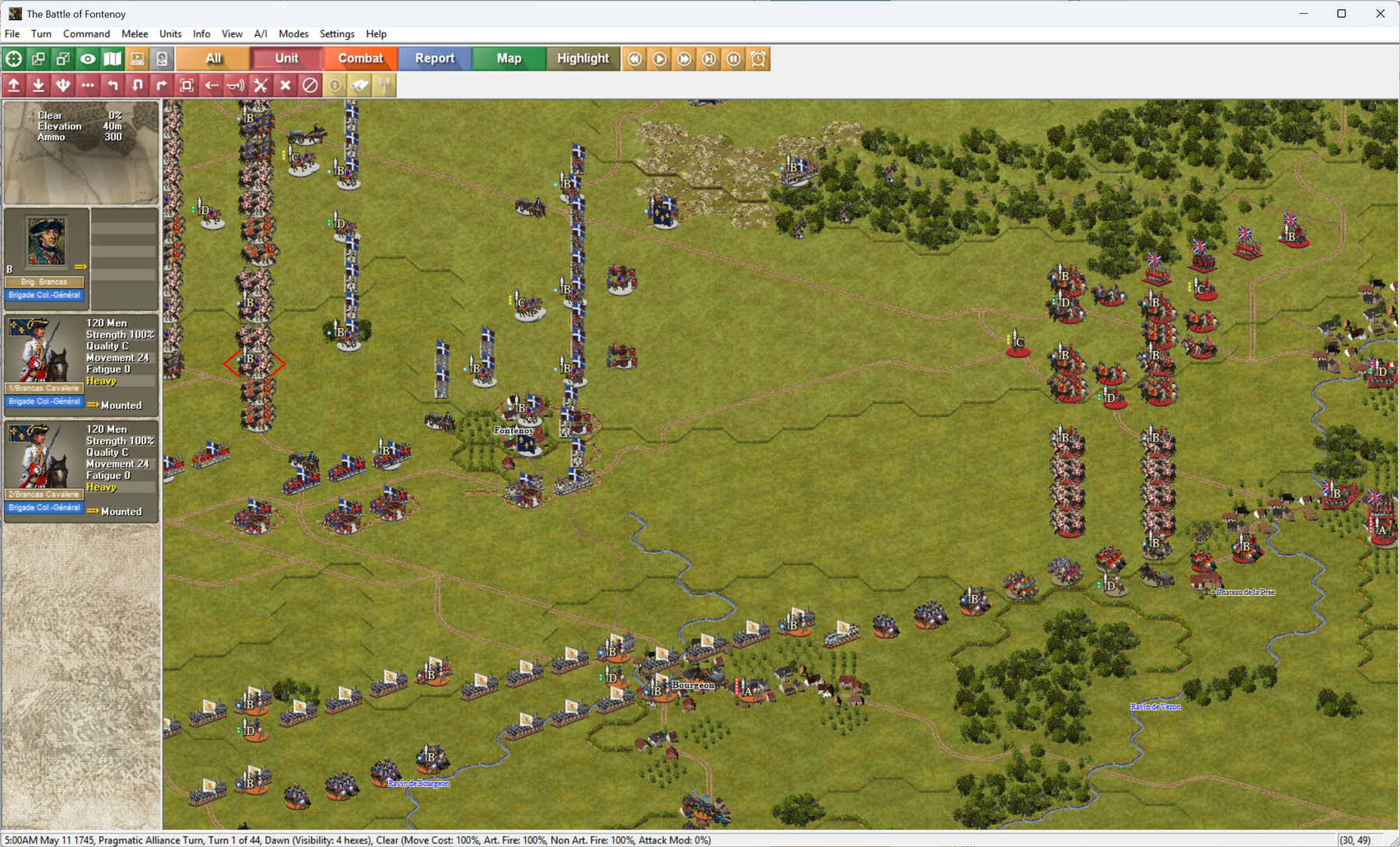Click the signal antenna toolbar icon
Viewport: 1400px width, 847px height.
[384, 86]
